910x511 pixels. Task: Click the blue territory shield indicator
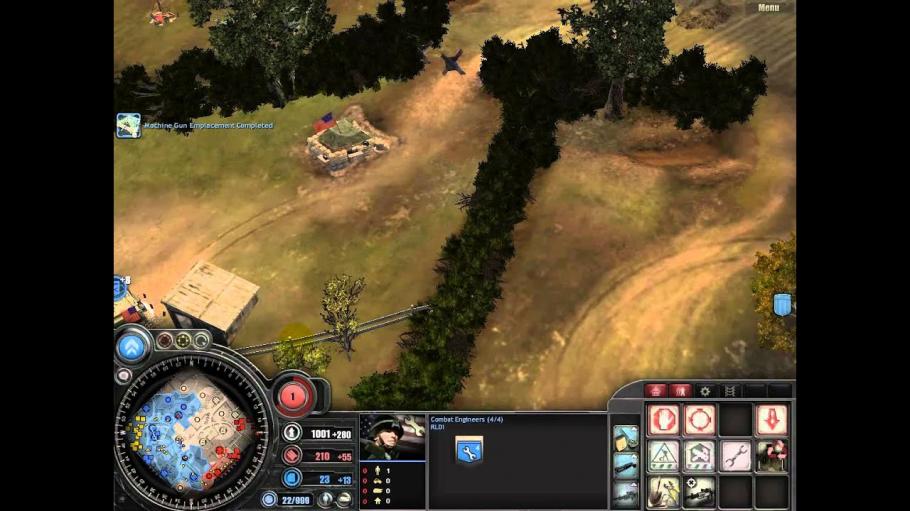[782, 305]
